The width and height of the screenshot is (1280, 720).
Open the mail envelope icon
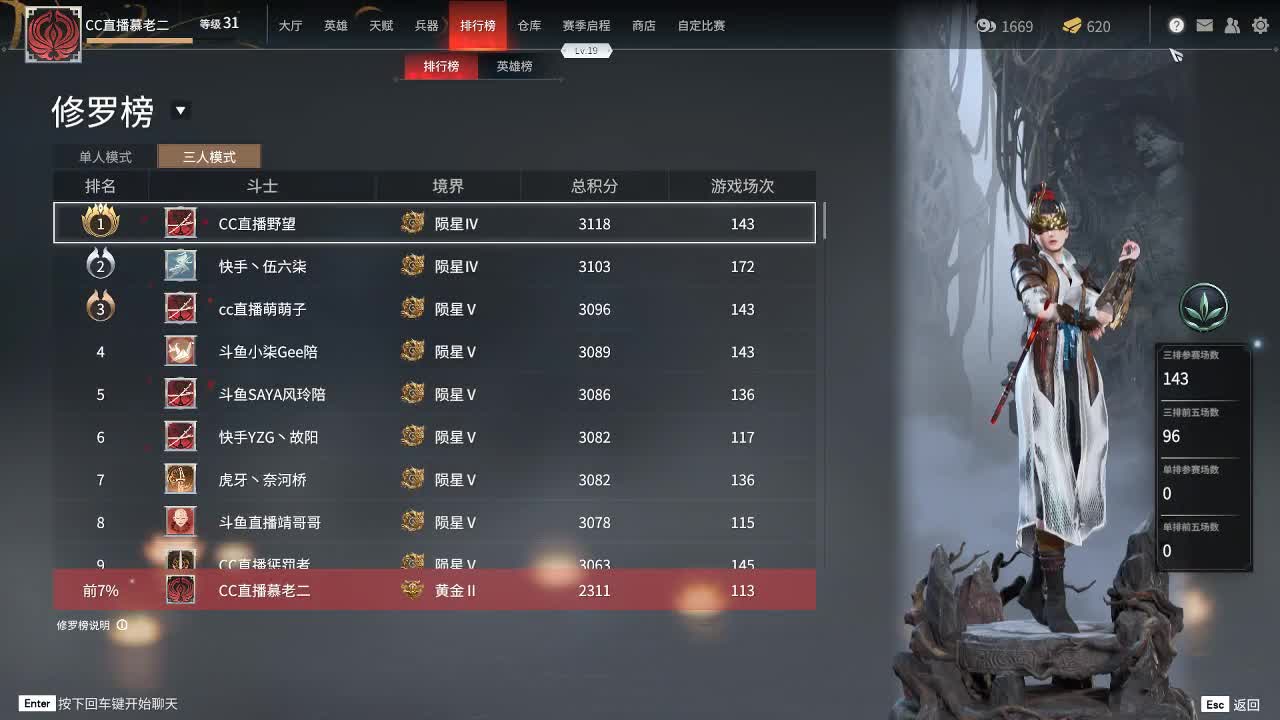(x=1203, y=25)
